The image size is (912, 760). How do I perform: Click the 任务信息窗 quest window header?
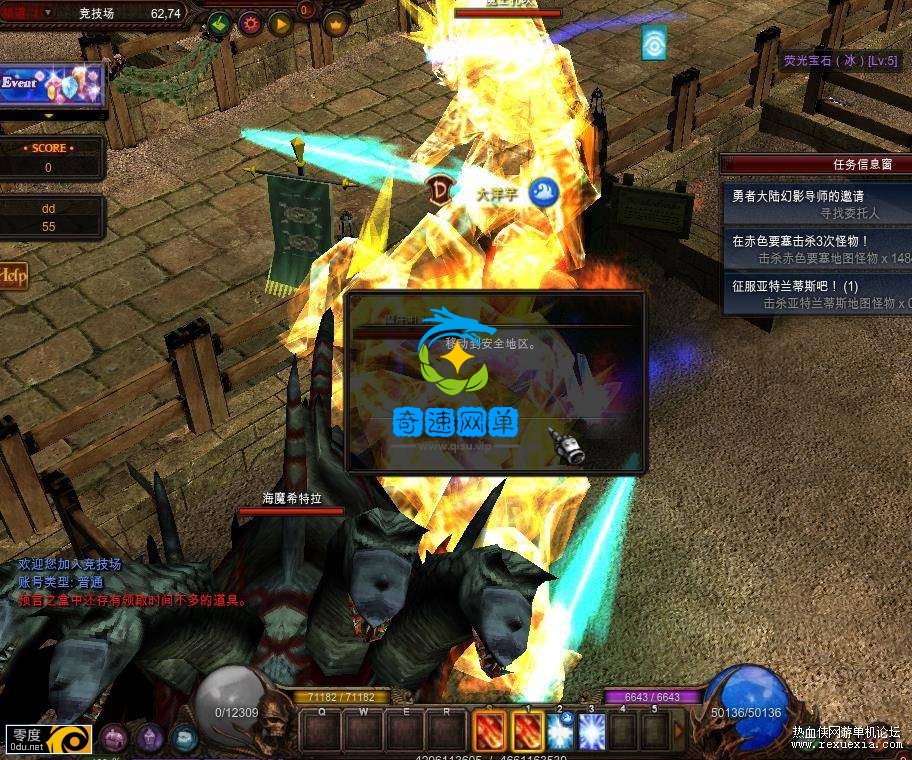tap(816, 164)
